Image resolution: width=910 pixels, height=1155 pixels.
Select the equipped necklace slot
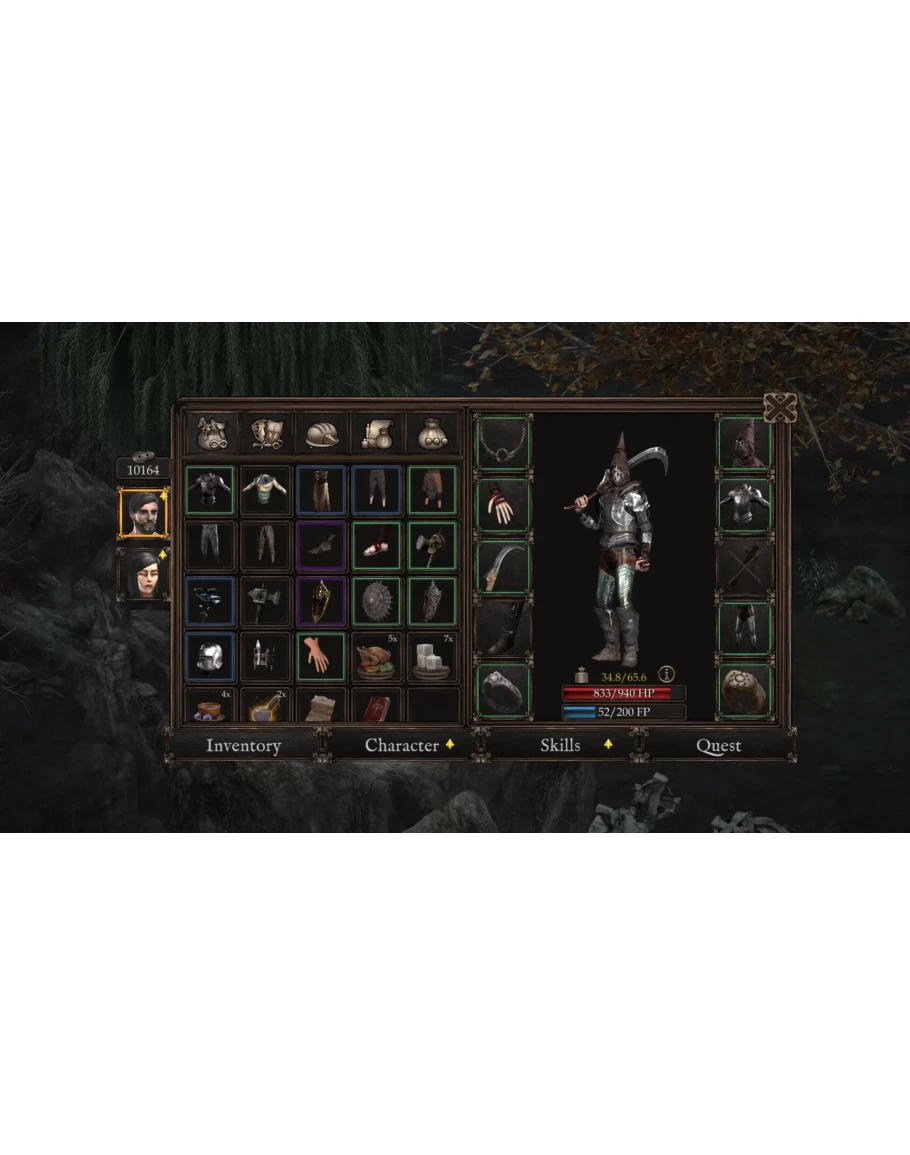pyautogui.click(x=503, y=443)
